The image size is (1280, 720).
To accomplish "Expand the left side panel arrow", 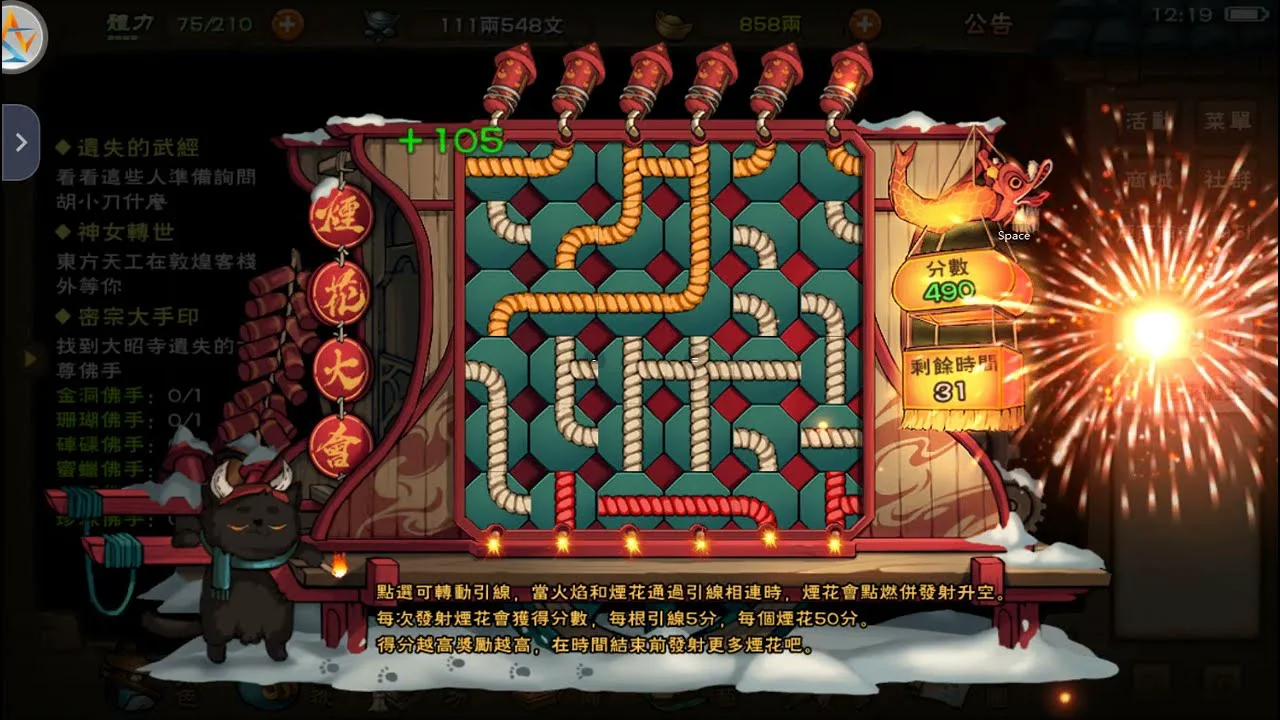I will [20, 142].
